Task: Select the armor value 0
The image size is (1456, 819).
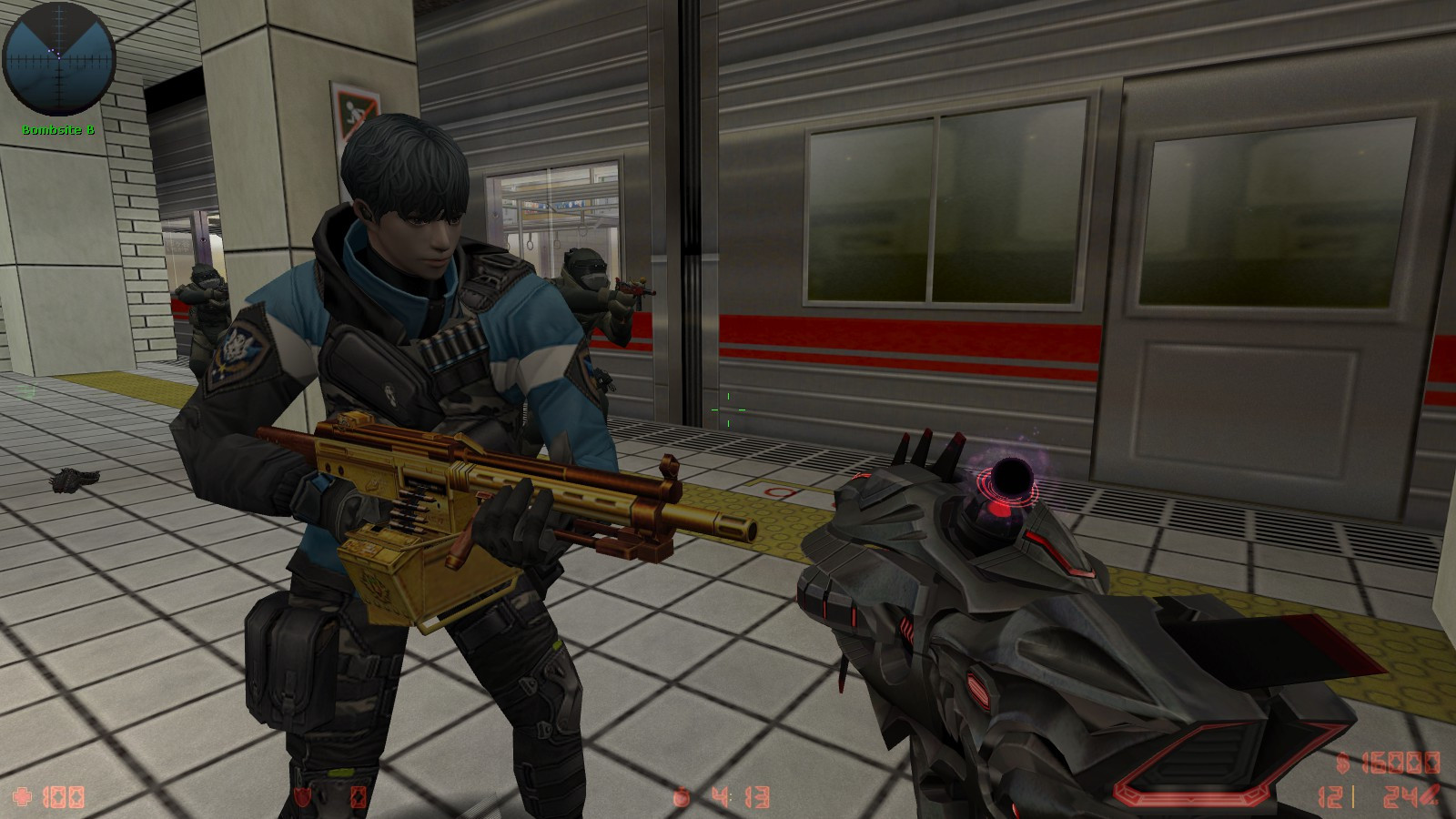Action: [359, 798]
